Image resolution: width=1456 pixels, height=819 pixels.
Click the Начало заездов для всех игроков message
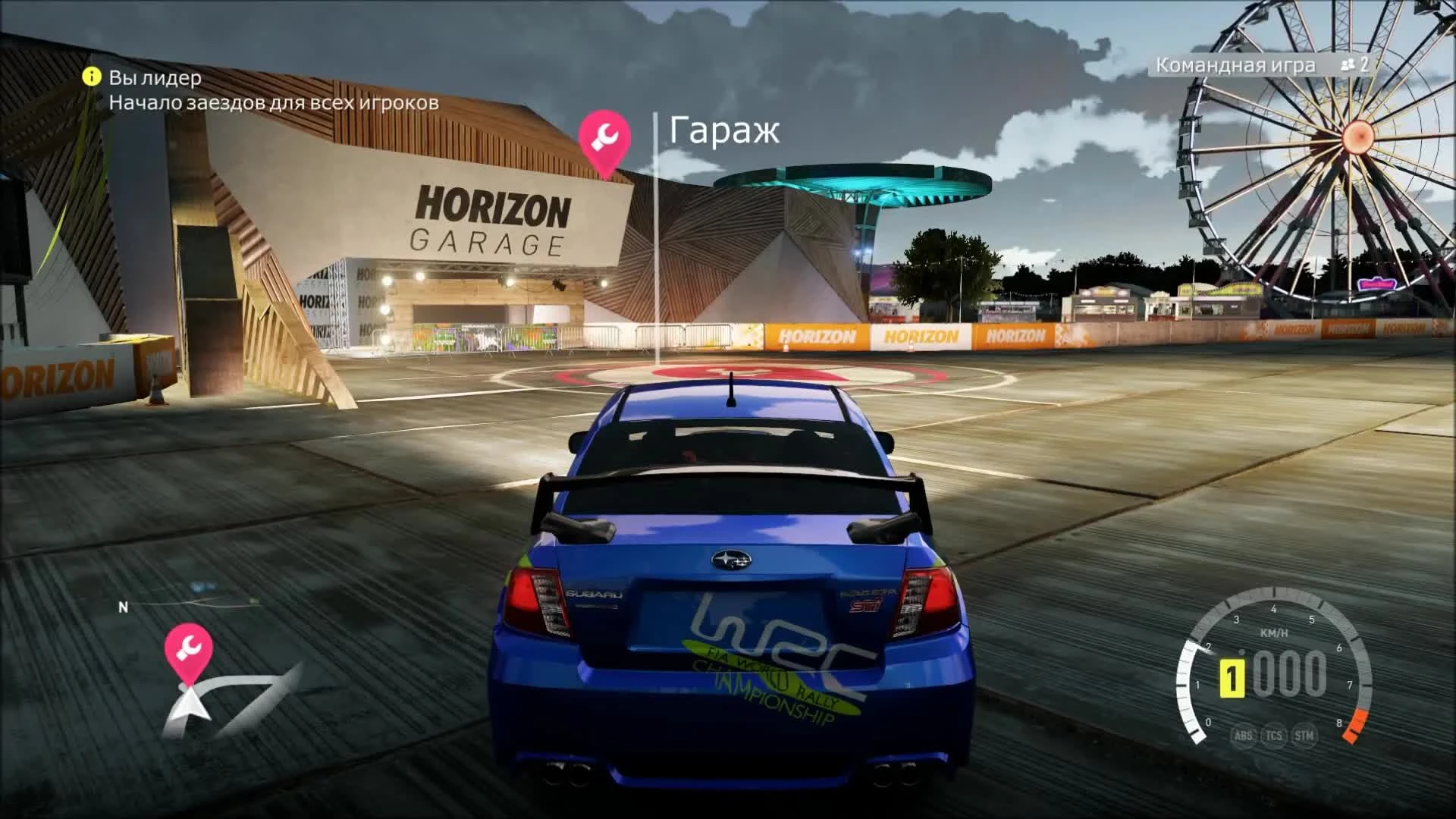tap(275, 103)
